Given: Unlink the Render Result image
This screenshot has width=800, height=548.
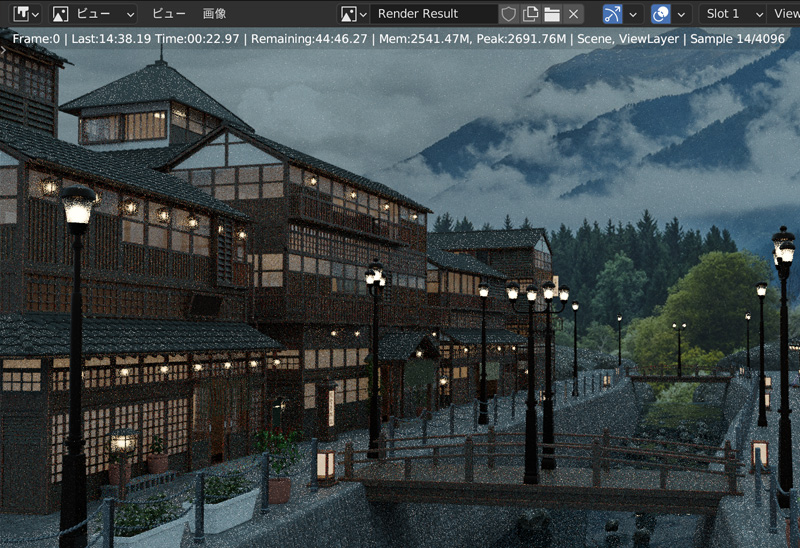Looking at the screenshot, I should (573, 14).
